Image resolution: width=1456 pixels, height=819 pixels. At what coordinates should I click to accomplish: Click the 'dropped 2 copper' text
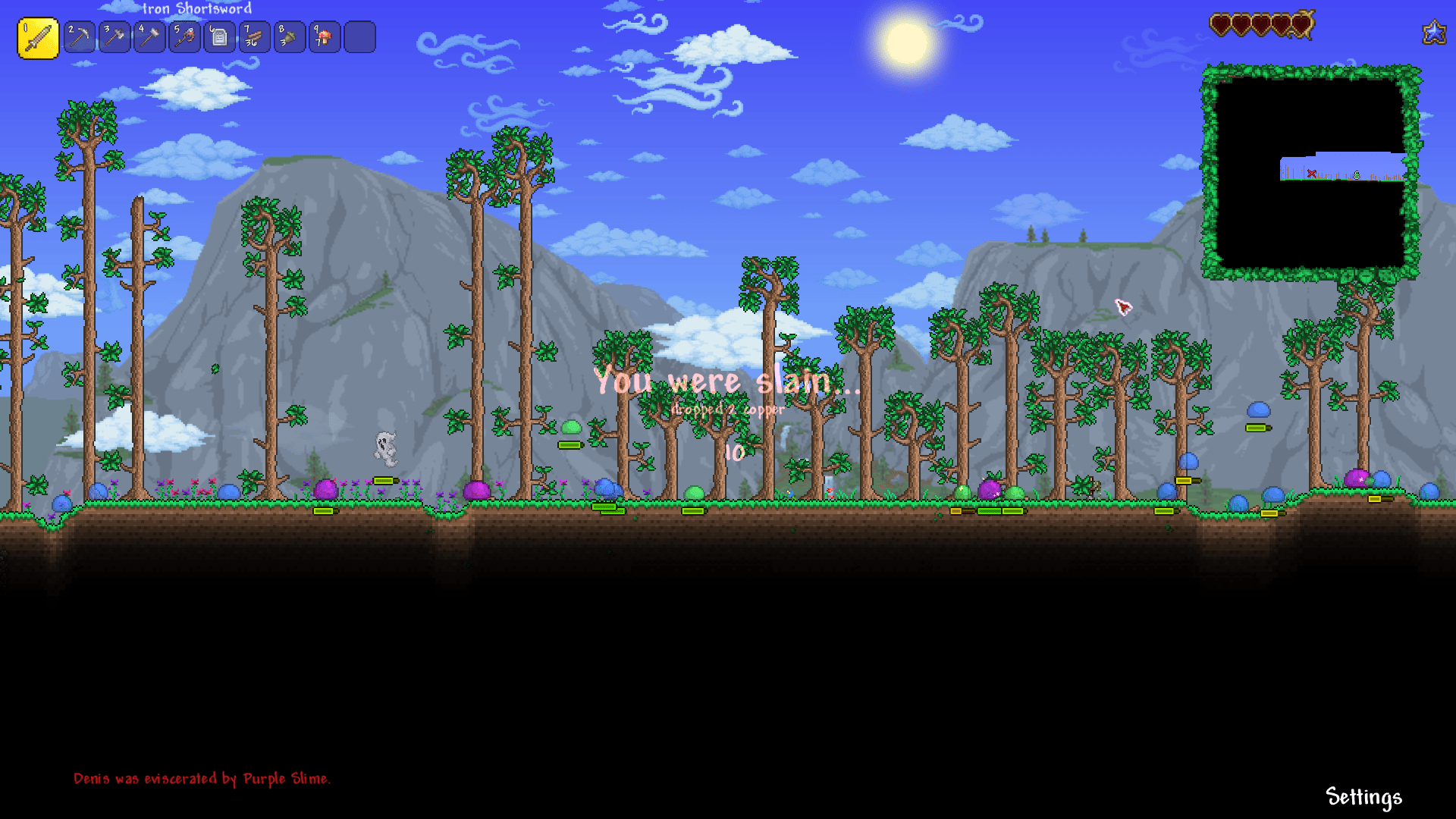coord(727,408)
